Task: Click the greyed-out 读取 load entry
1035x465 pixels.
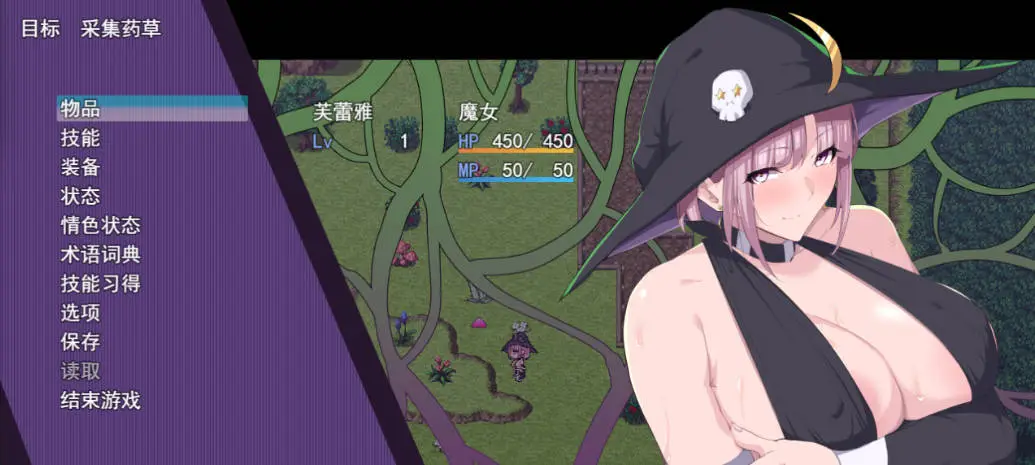Action: tap(80, 371)
